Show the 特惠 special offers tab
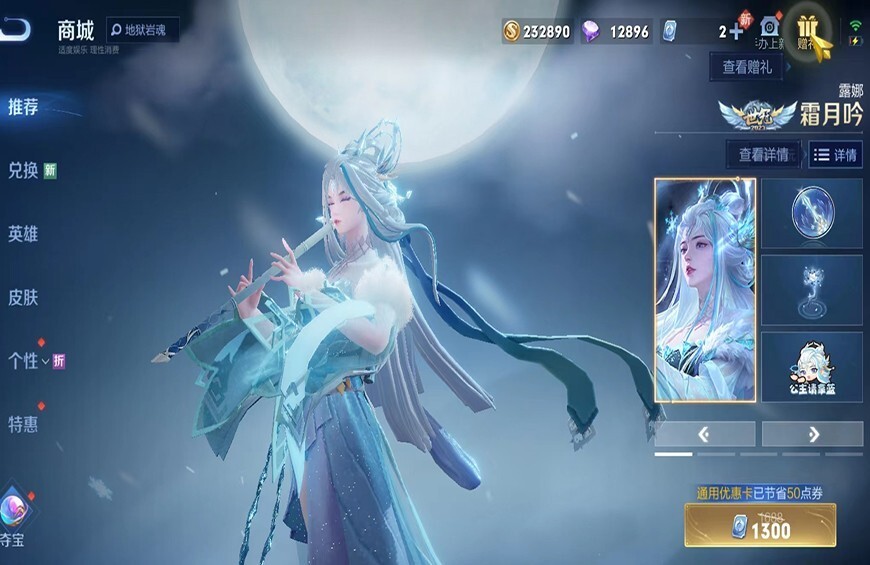Image resolution: width=870 pixels, height=565 pixels. (24, 424)
